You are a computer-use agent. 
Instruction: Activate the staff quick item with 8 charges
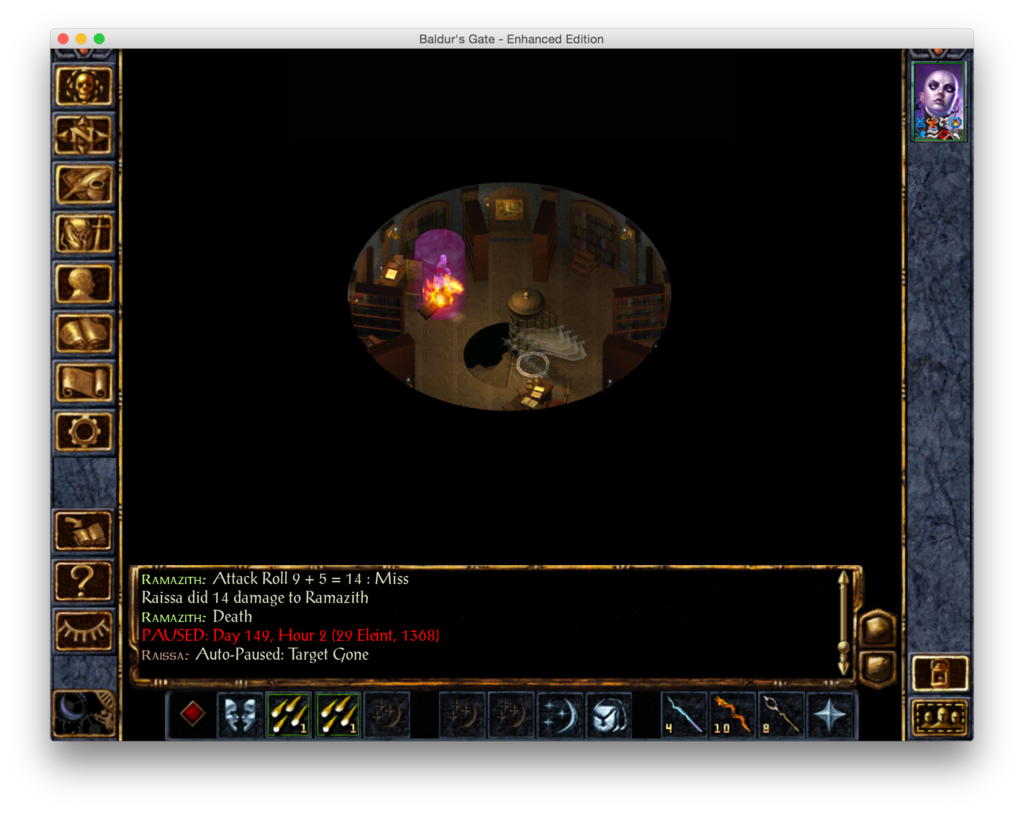(x=782, y=715)
